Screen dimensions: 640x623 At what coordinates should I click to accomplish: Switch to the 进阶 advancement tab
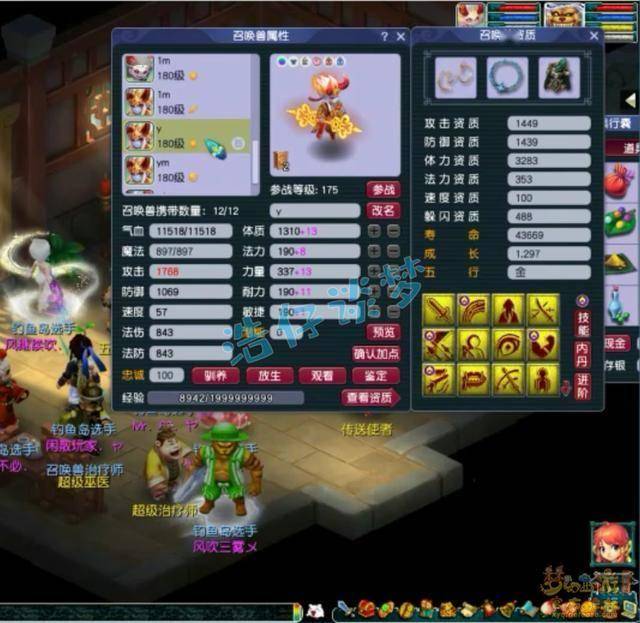(x=583, y=386)
